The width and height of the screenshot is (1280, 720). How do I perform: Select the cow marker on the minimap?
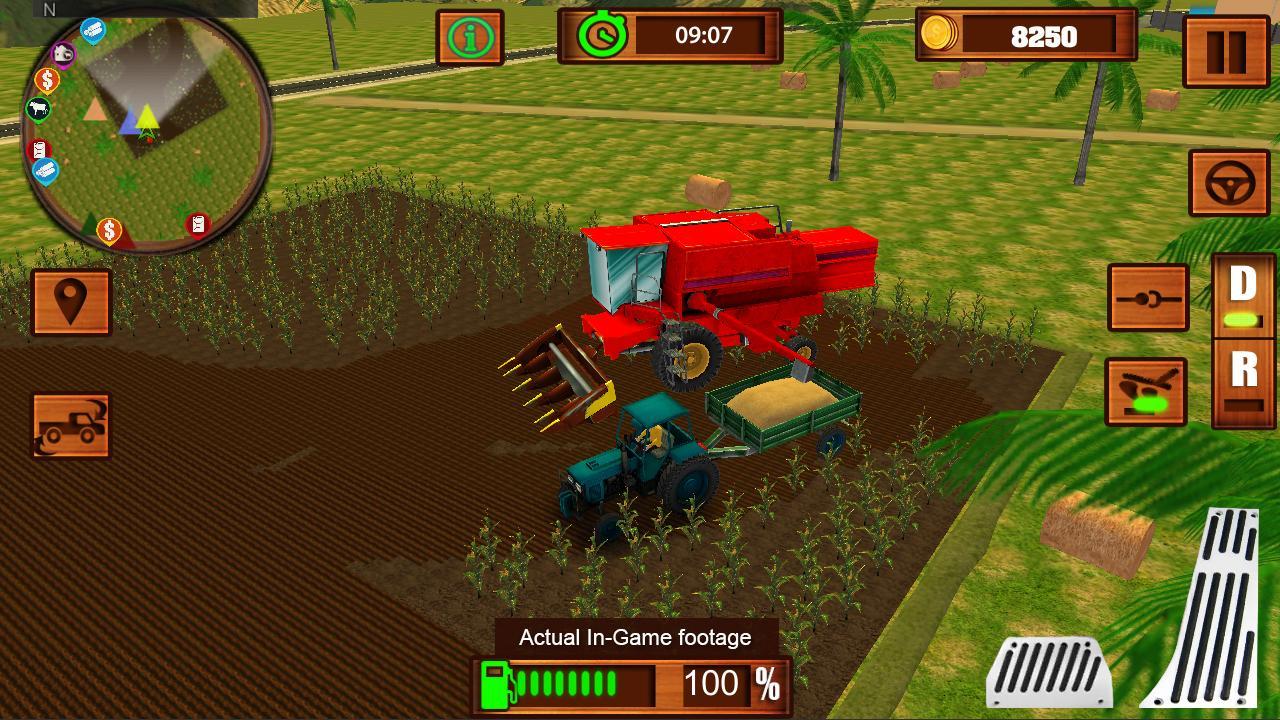37,109
